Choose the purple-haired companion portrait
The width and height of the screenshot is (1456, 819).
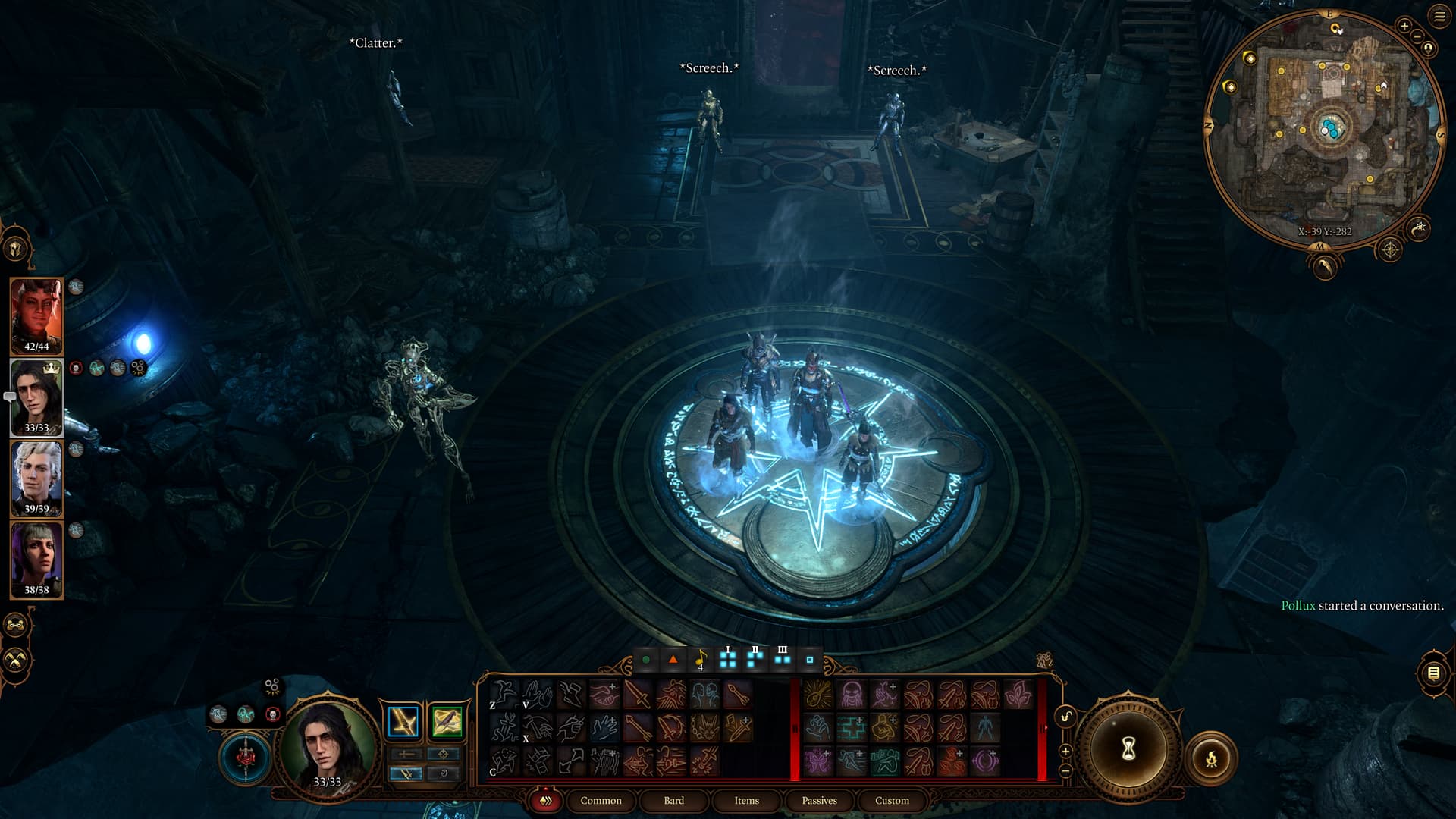(36, 560)
